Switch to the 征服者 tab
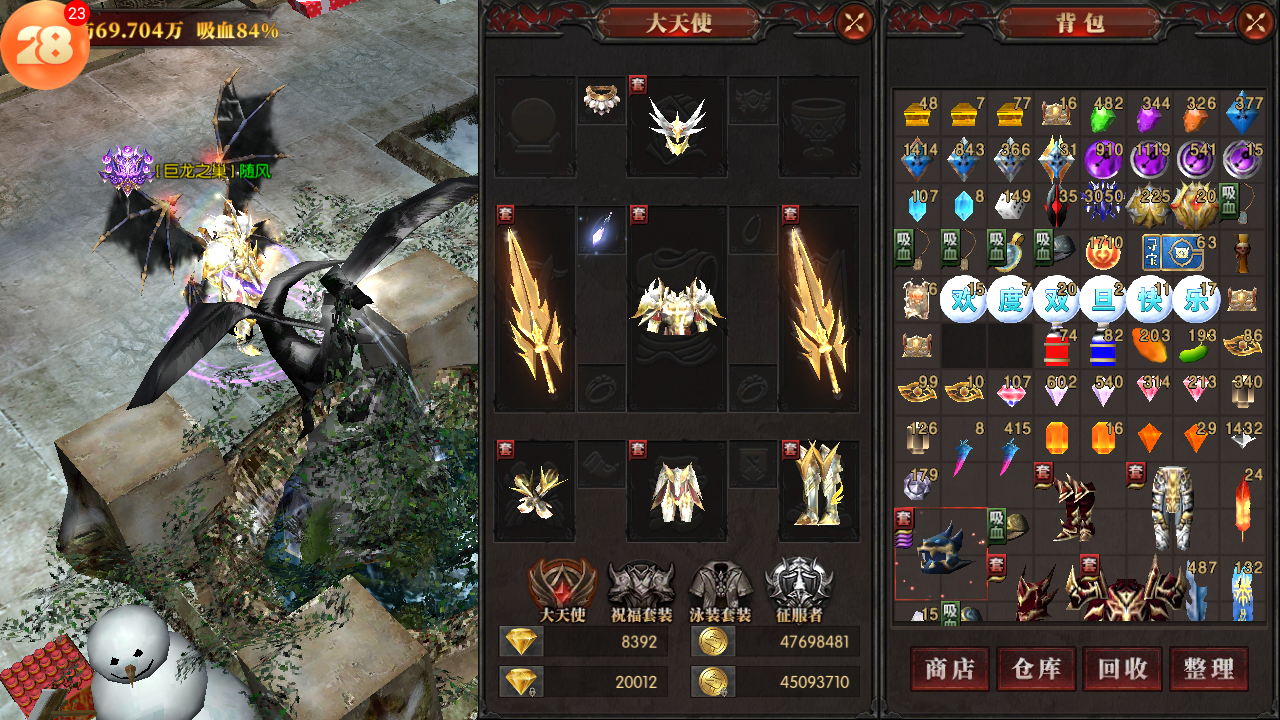The width and height of the screenshot is (1280, 720). click(798, 588)
